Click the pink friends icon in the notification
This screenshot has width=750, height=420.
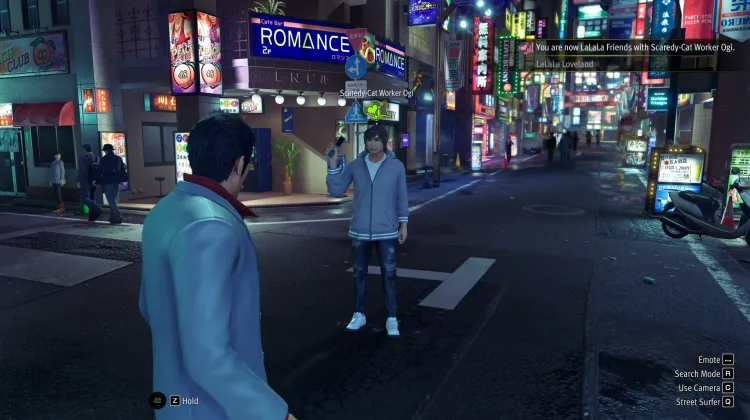click(527, 47)
